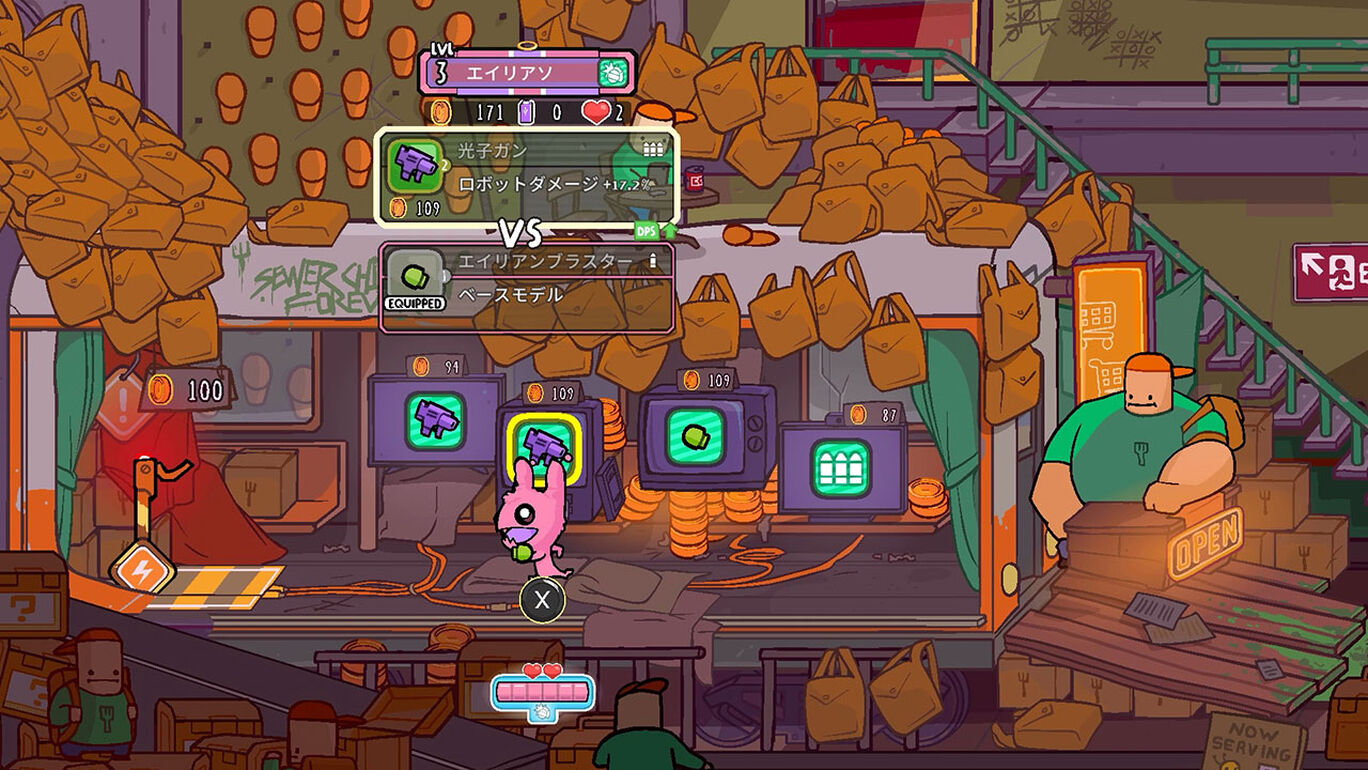The height and width of the screenshot is (770, 1368).
Task: Open the 光子ガン comparison card
Action: [527, 176]
